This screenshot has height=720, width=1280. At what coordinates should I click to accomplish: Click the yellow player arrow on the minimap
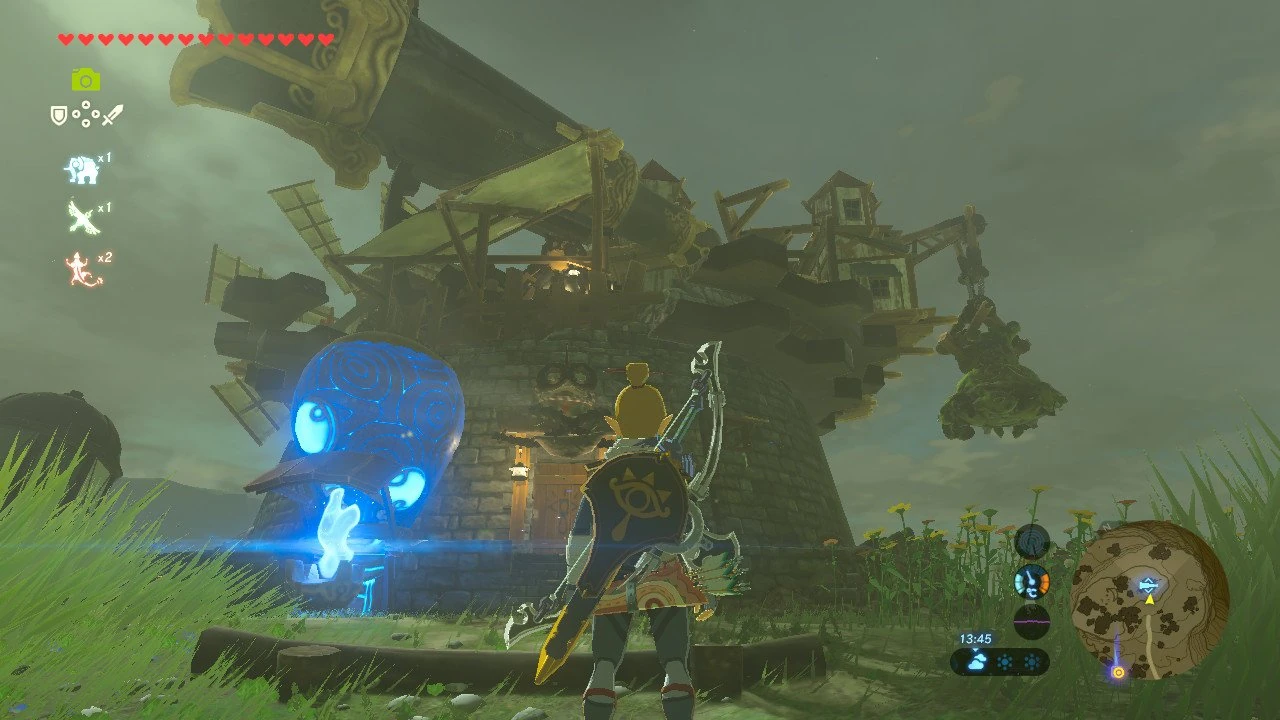[x=1150, y=600]
